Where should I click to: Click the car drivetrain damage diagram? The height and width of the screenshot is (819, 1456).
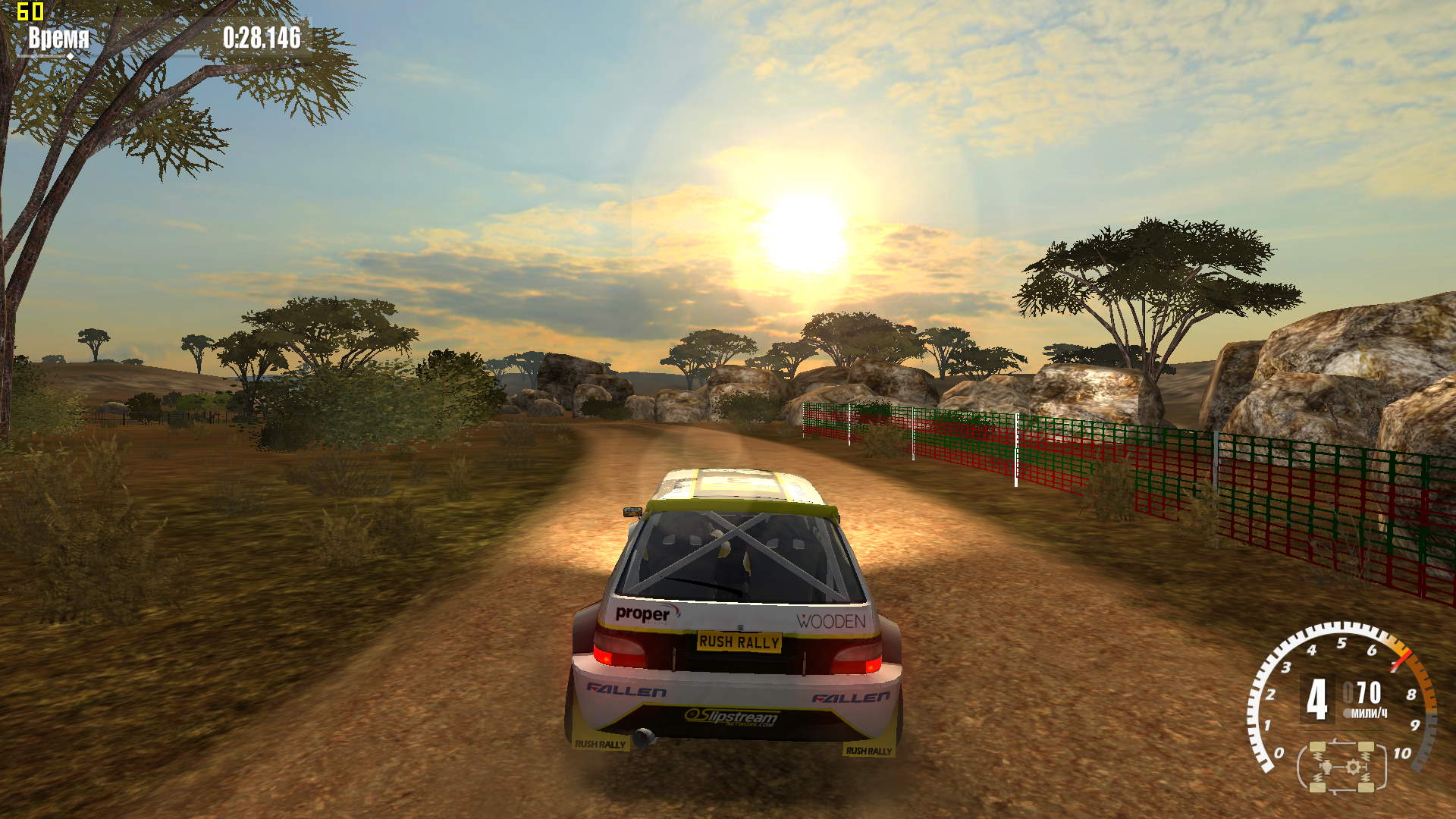(x=1341, y=767)
